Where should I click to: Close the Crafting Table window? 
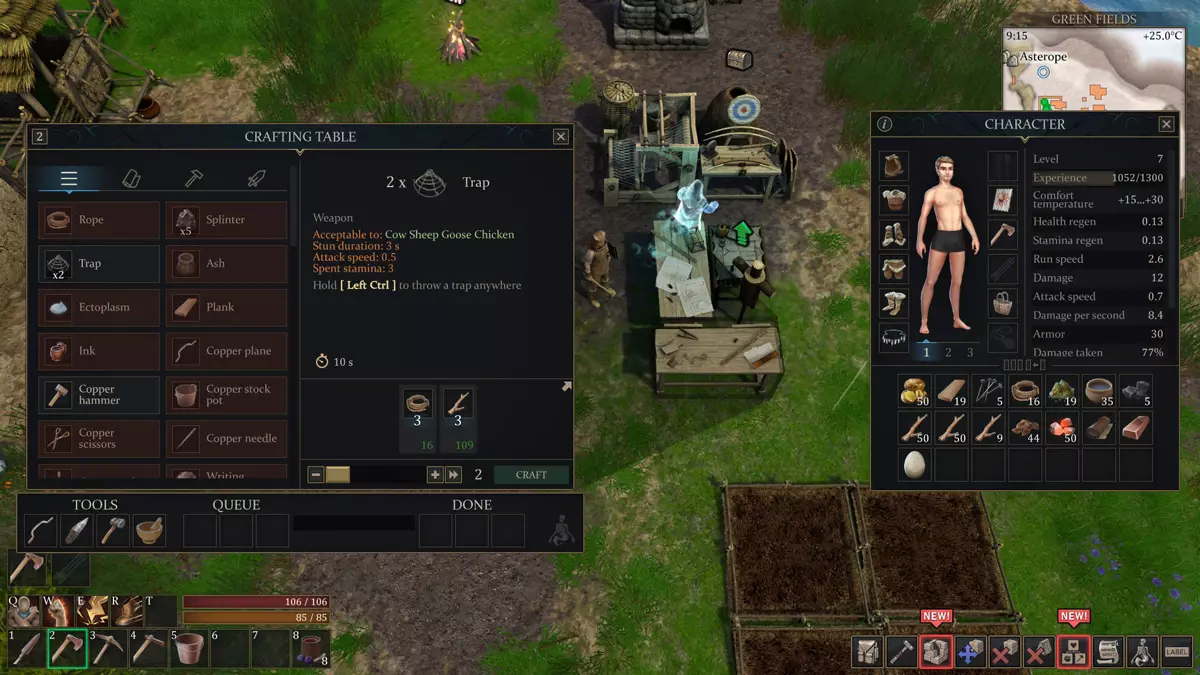click(x=561, y=137)
